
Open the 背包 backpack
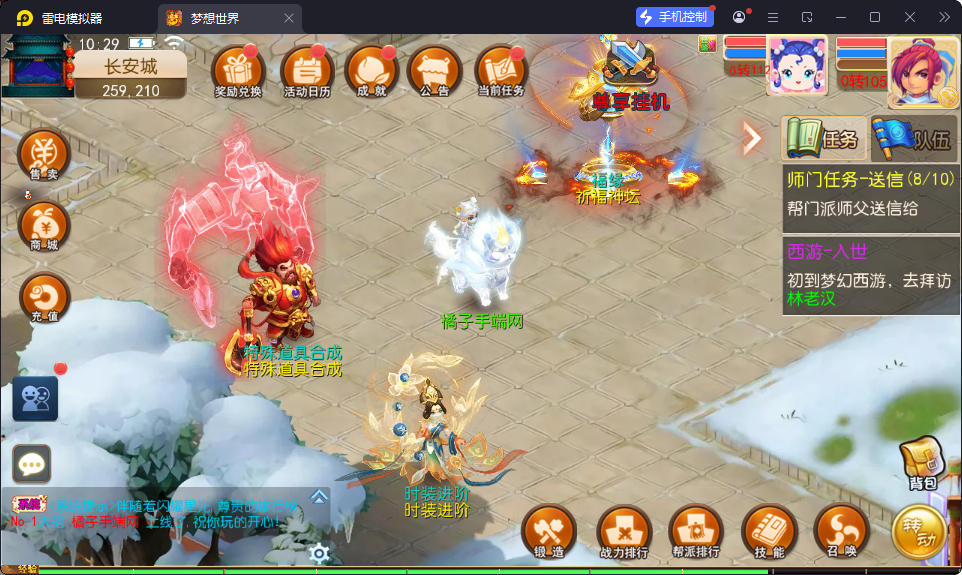922,466
